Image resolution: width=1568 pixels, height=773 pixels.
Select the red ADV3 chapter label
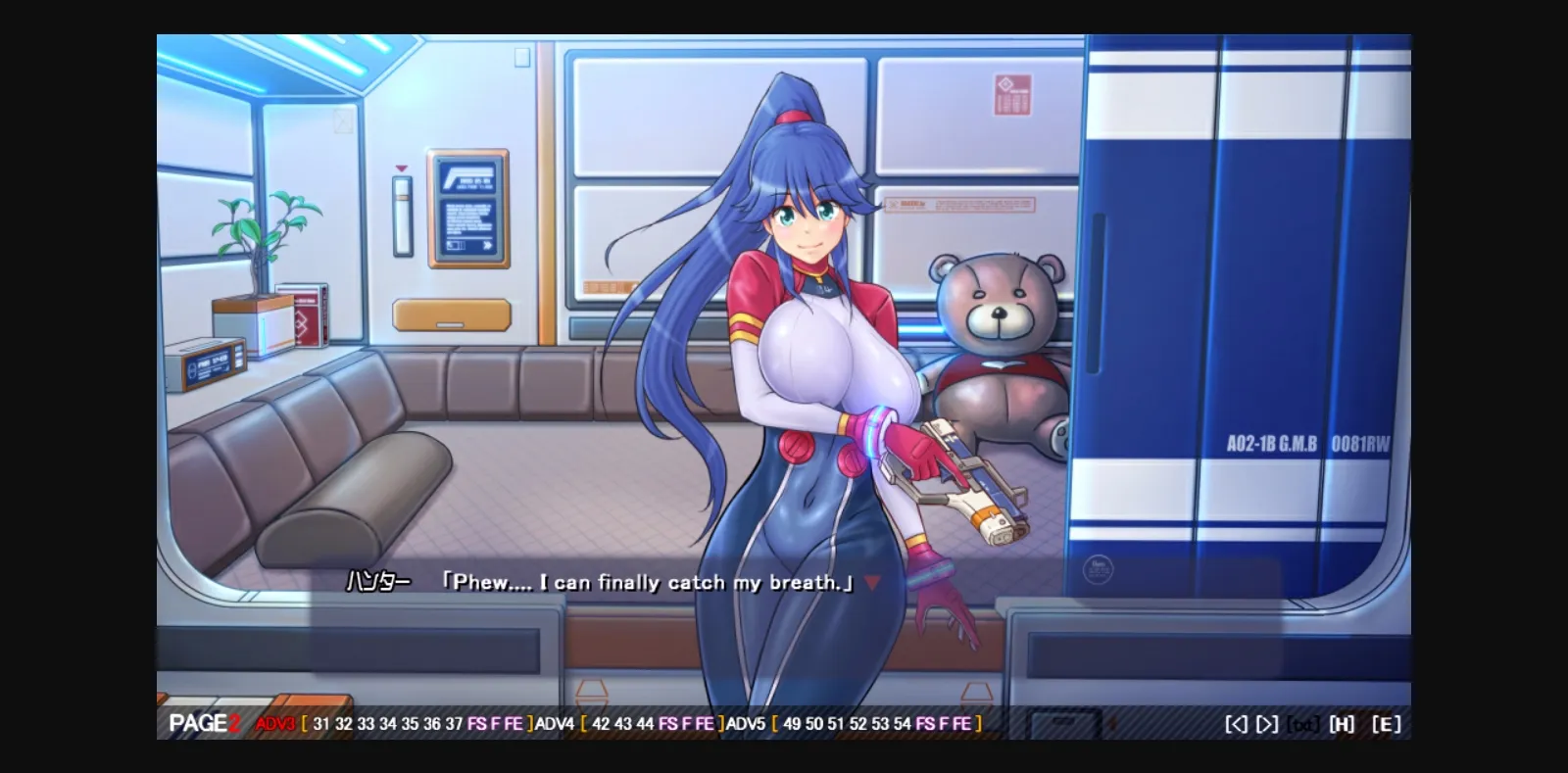[x=274, y=723]
